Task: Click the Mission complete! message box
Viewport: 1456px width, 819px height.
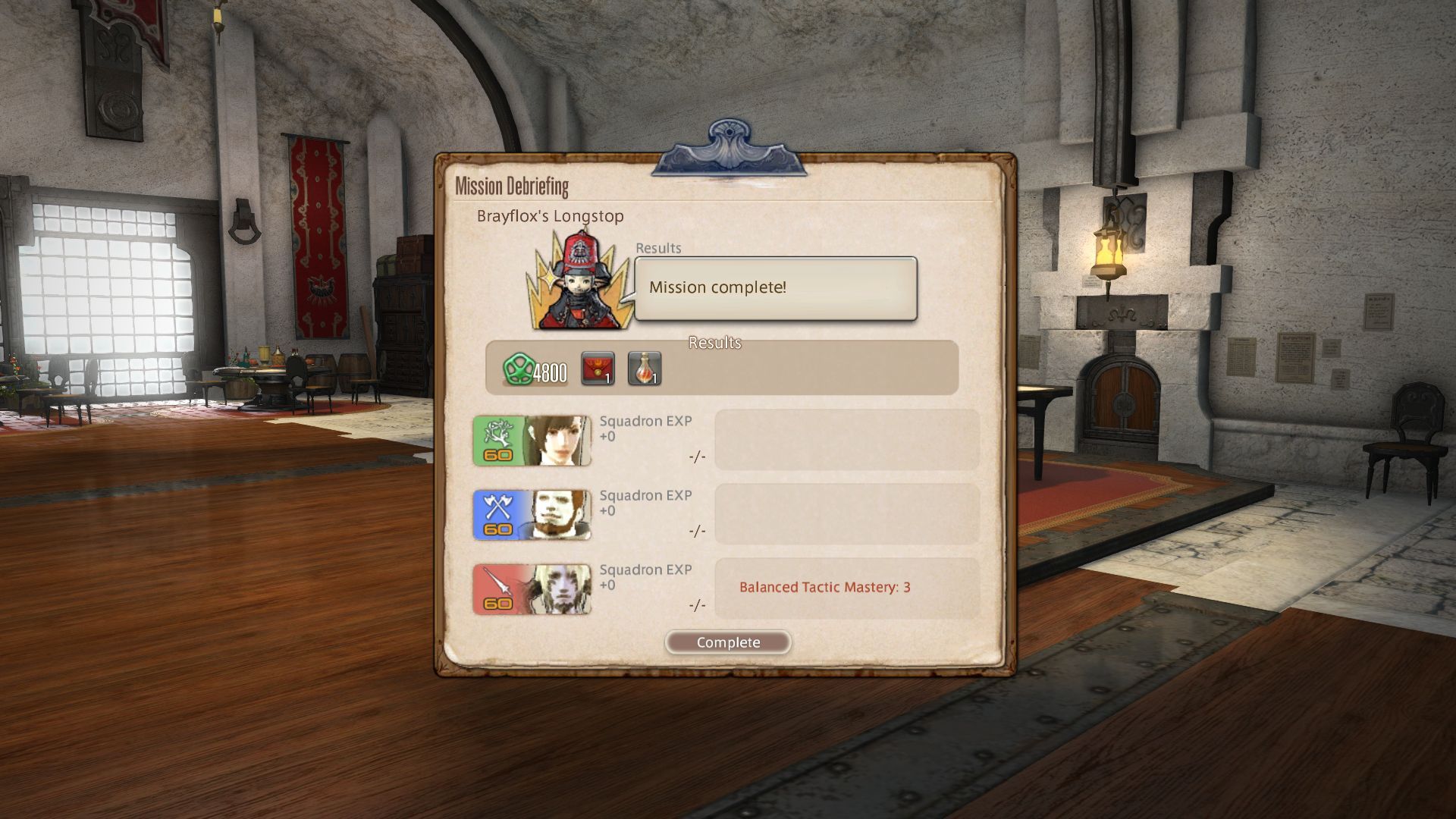Action: (x=773, y=287)
